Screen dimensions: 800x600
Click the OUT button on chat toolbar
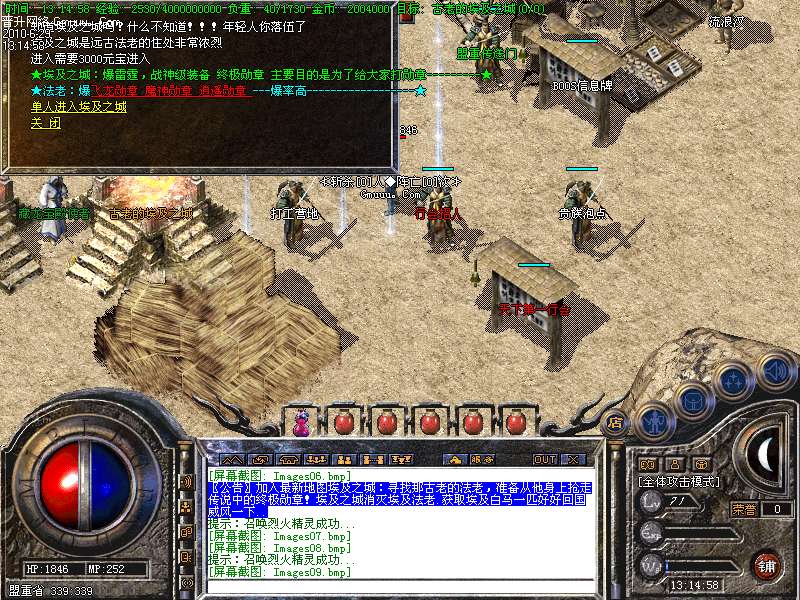pos(545,459)
